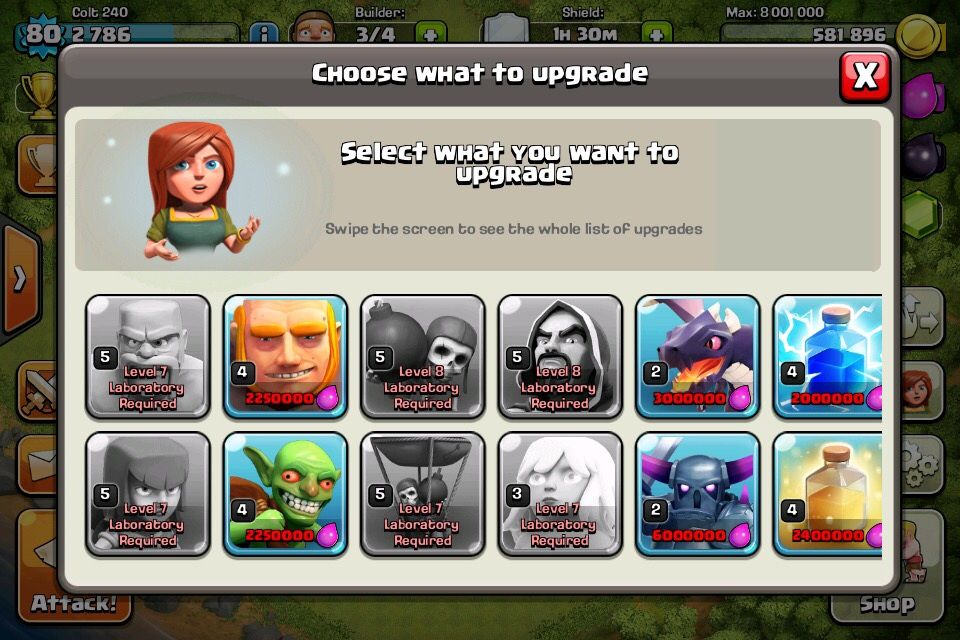Choose the yellow Healing Spell upgrade
The height and width of the screenshot is (640, 960).
(x=828, y=493)
